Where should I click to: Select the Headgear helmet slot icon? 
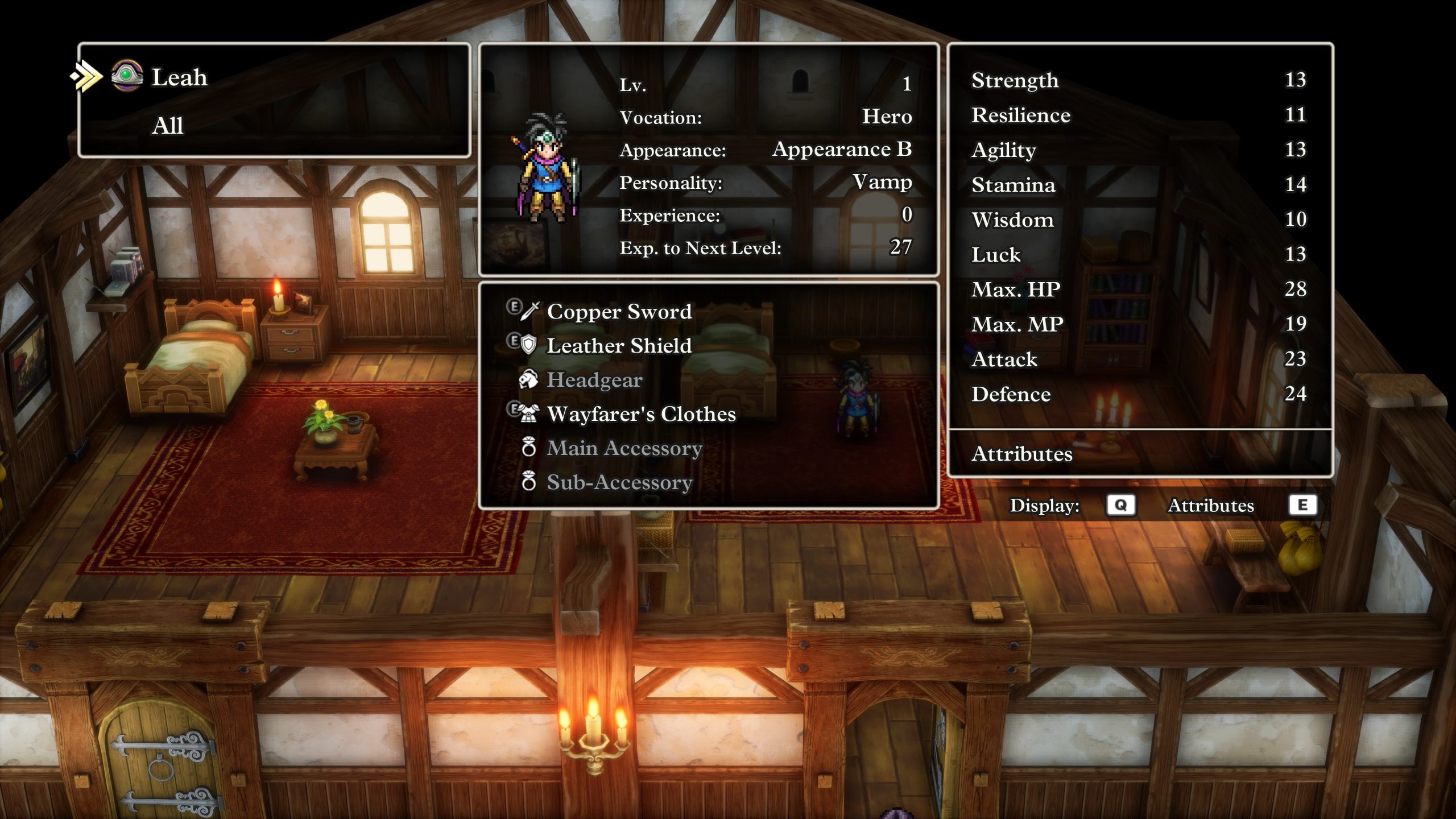click(x=527, y=380)
